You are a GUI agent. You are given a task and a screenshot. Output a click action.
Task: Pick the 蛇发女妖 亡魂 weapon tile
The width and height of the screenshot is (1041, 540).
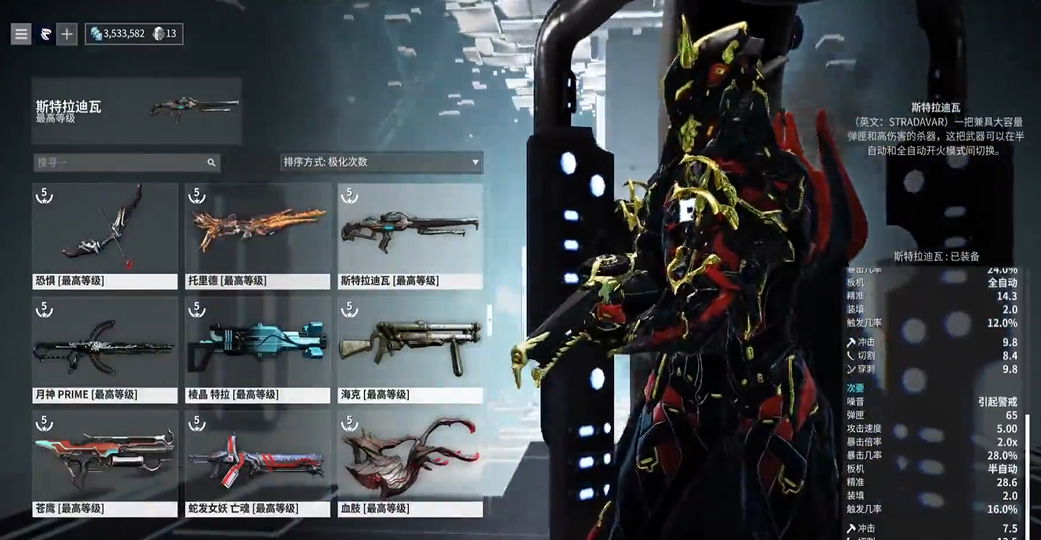click(258, 462)
